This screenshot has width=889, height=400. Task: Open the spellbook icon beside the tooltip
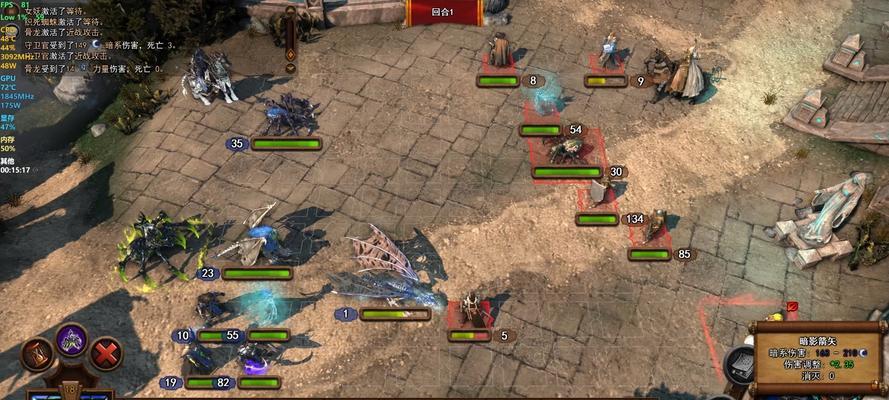(x=741, y=366)
